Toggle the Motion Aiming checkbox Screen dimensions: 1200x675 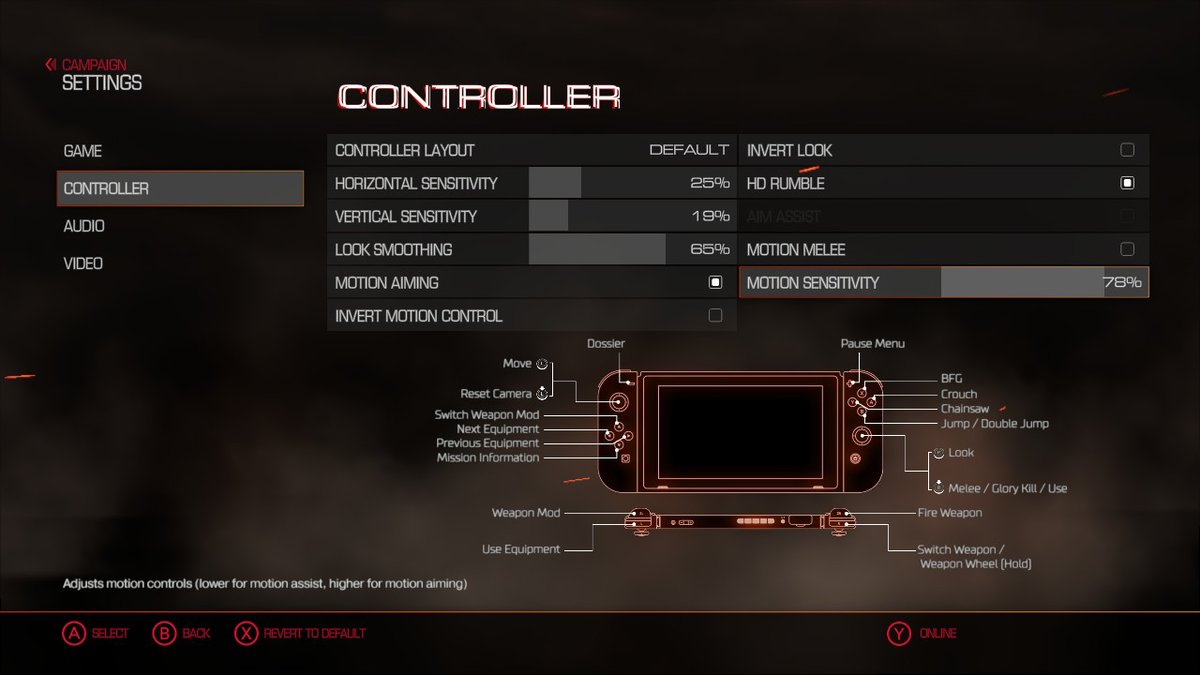pyautogui.click(x=715, y=283)
